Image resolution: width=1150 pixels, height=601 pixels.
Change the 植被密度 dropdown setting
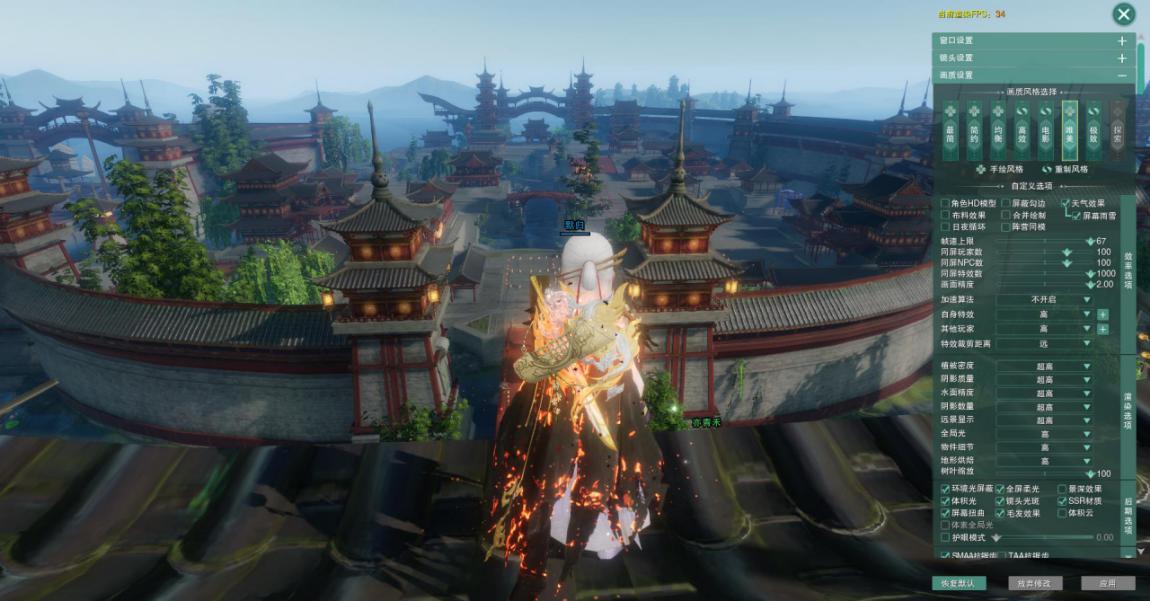point(1045,366)
